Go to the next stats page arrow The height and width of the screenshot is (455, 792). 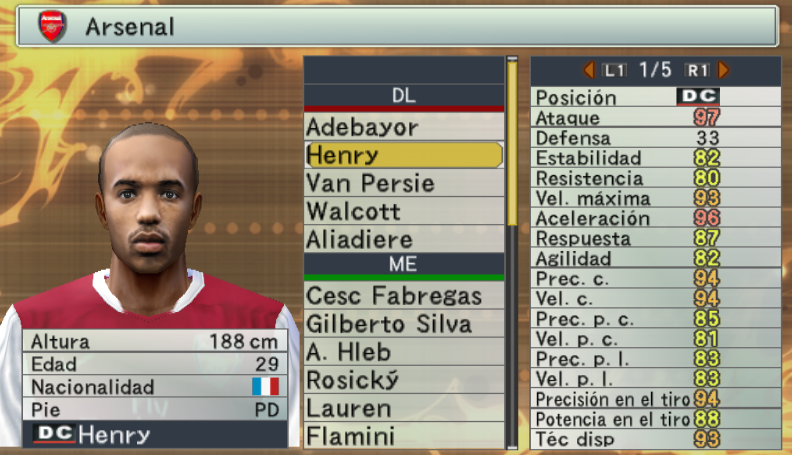coord(724,70)
